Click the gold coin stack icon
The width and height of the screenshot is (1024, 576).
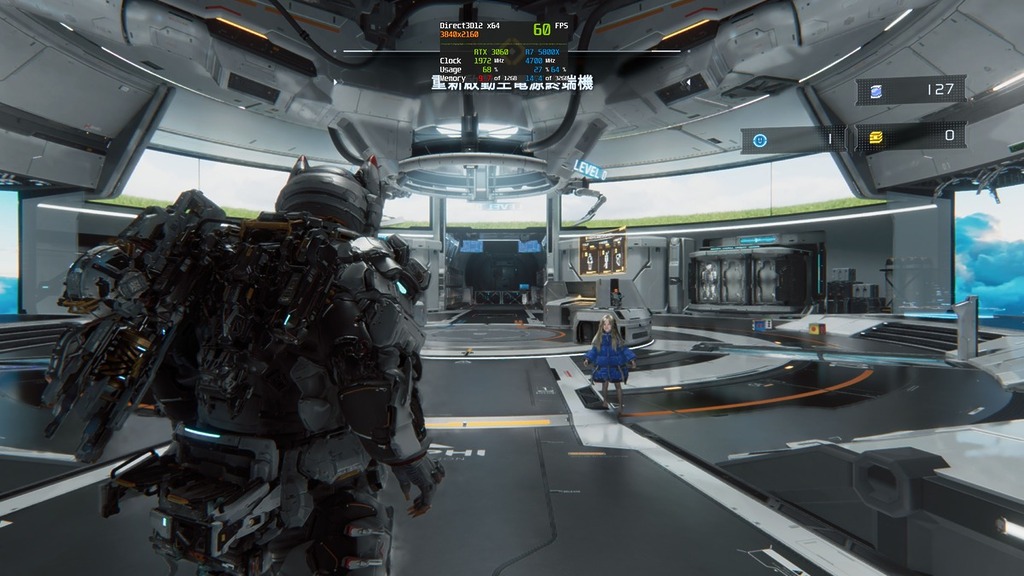876,137
